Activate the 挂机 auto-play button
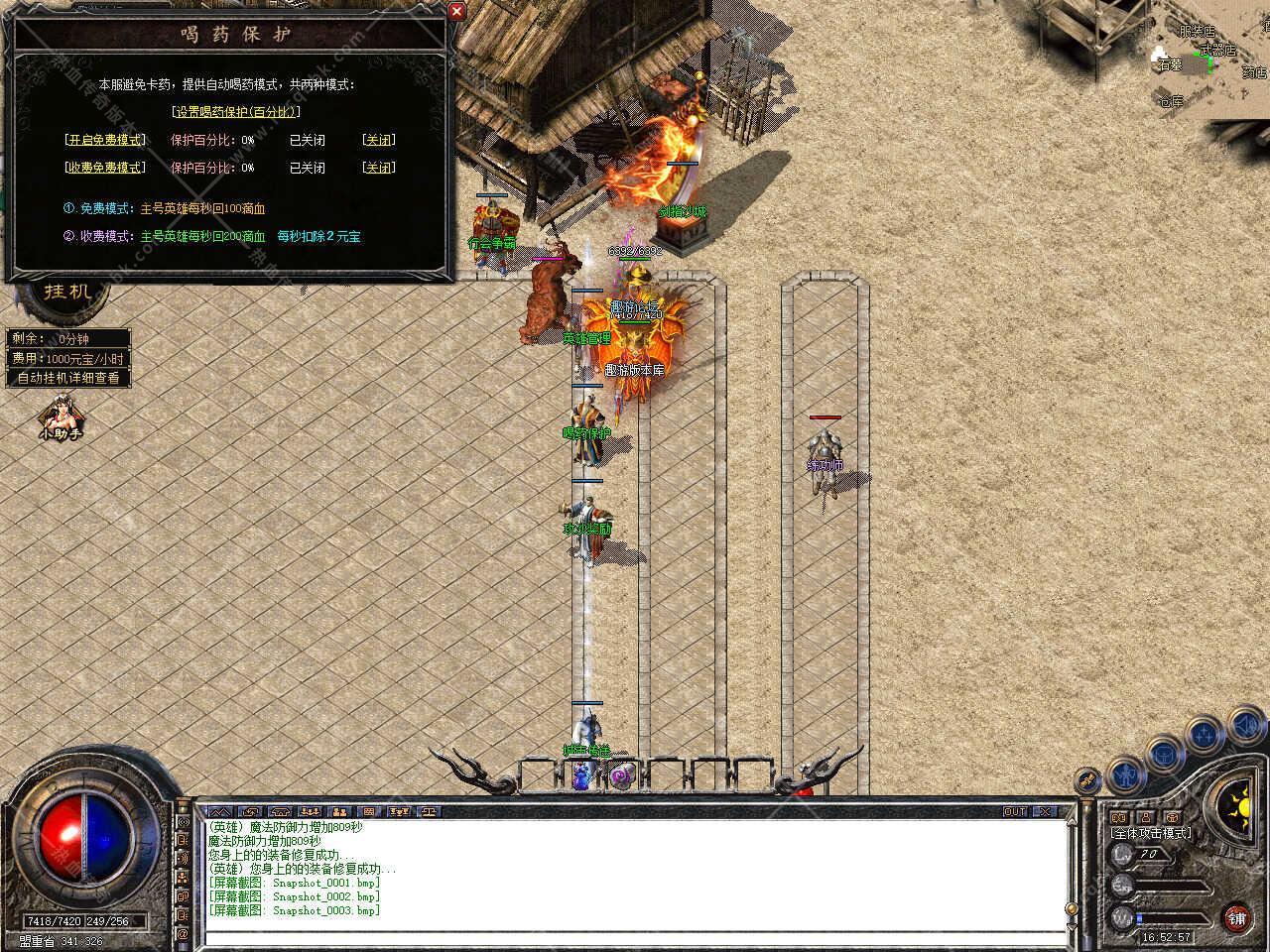 [x=68, y=292]
